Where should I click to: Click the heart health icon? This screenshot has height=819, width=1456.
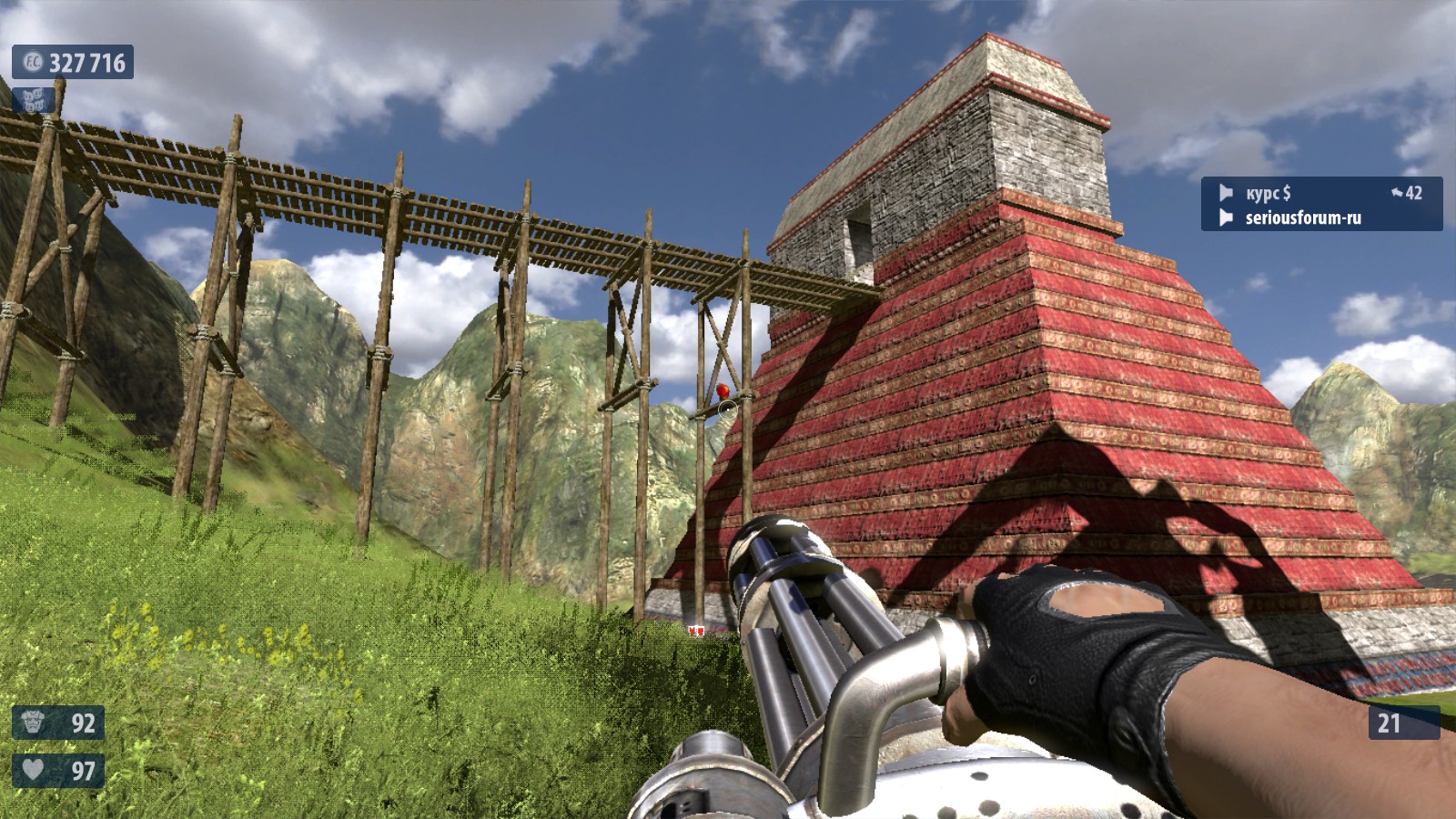[34, 770]
